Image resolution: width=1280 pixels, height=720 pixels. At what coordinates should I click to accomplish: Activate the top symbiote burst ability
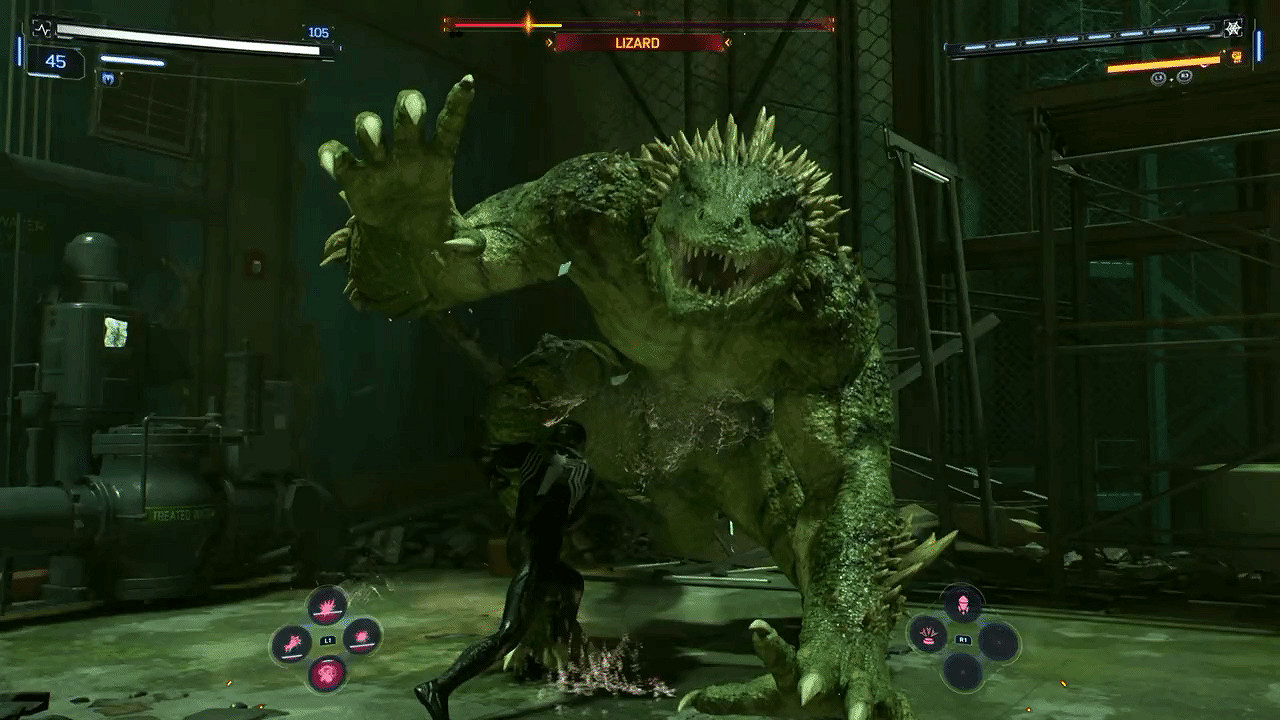327,605
